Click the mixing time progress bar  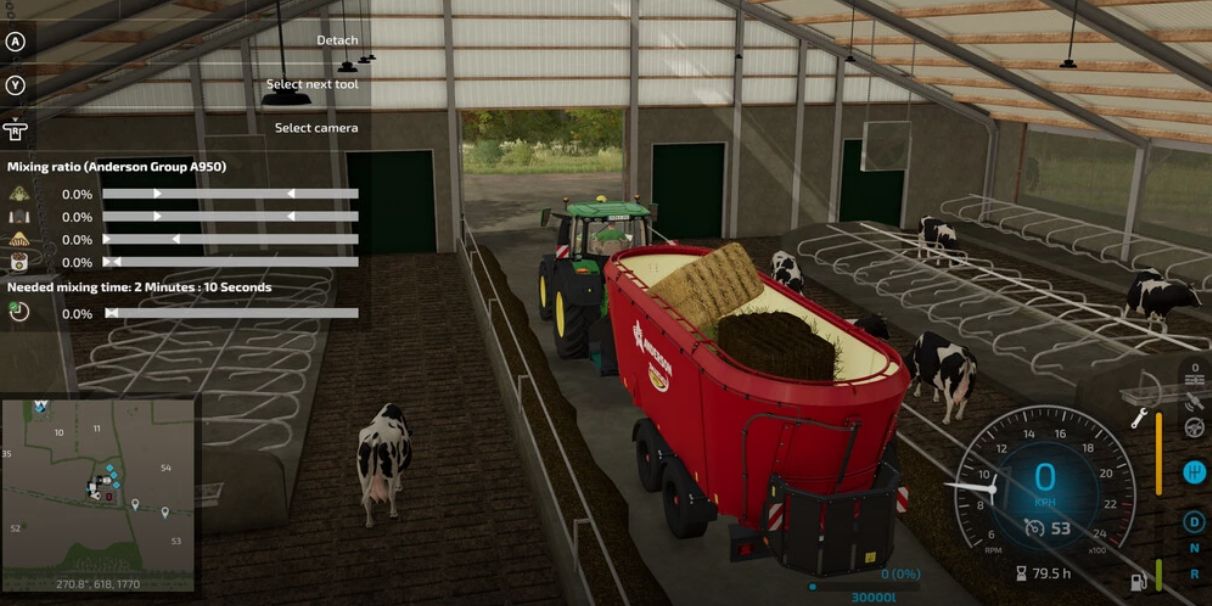pyautogui.click(x=231, y=313)
